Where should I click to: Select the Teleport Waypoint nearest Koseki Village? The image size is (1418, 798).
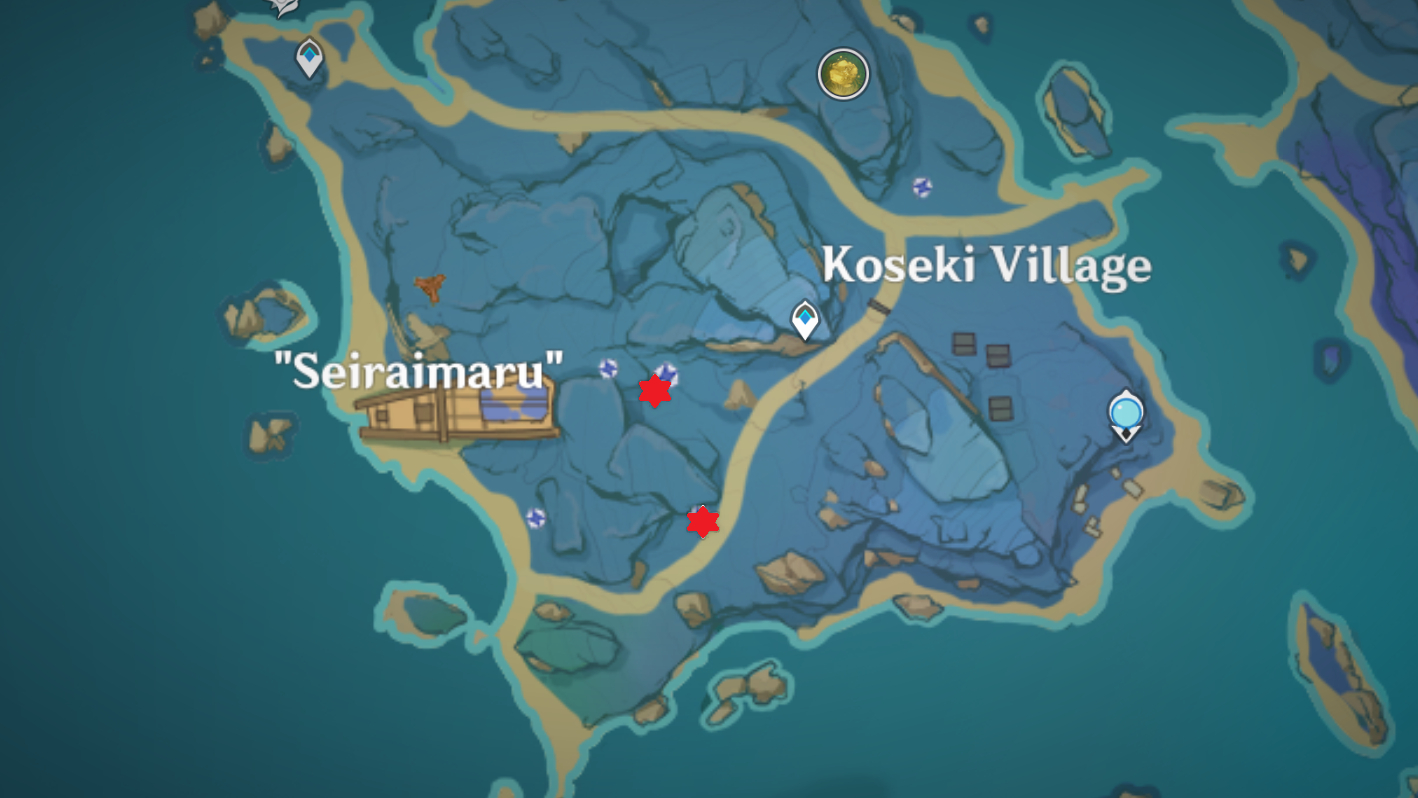point(805,320)
